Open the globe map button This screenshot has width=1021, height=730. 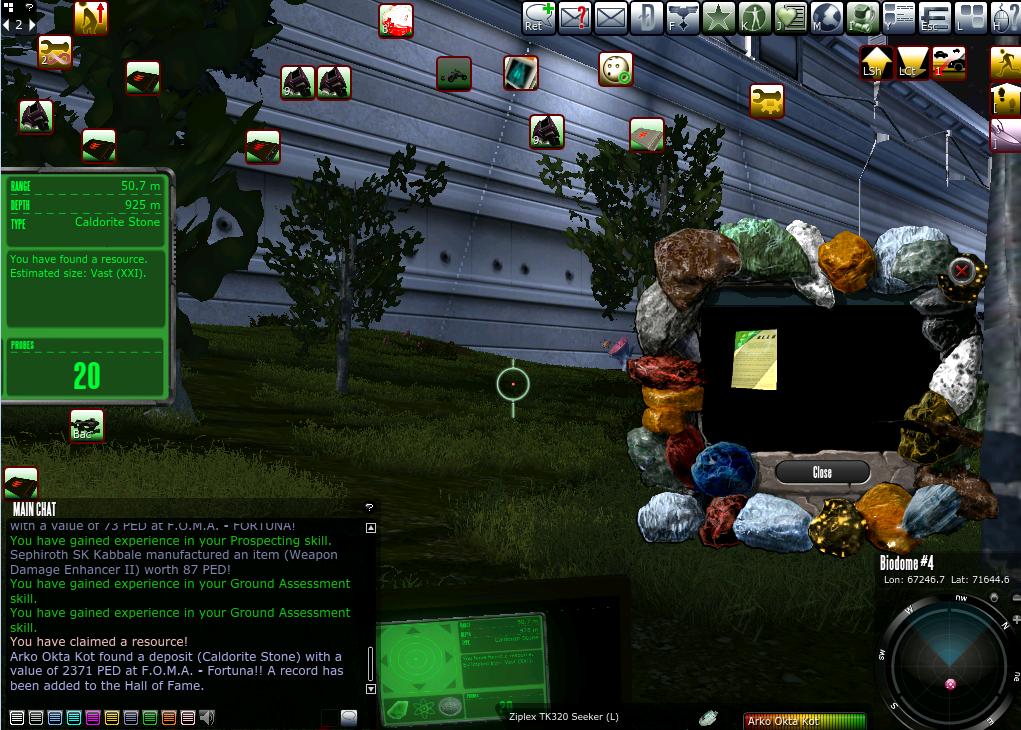(x=826, y=18)
